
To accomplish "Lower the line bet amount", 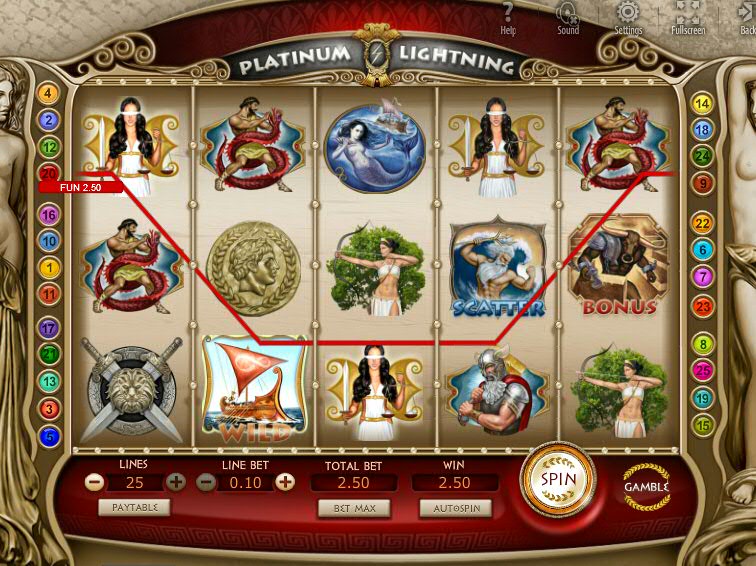I will coord(205,482).
